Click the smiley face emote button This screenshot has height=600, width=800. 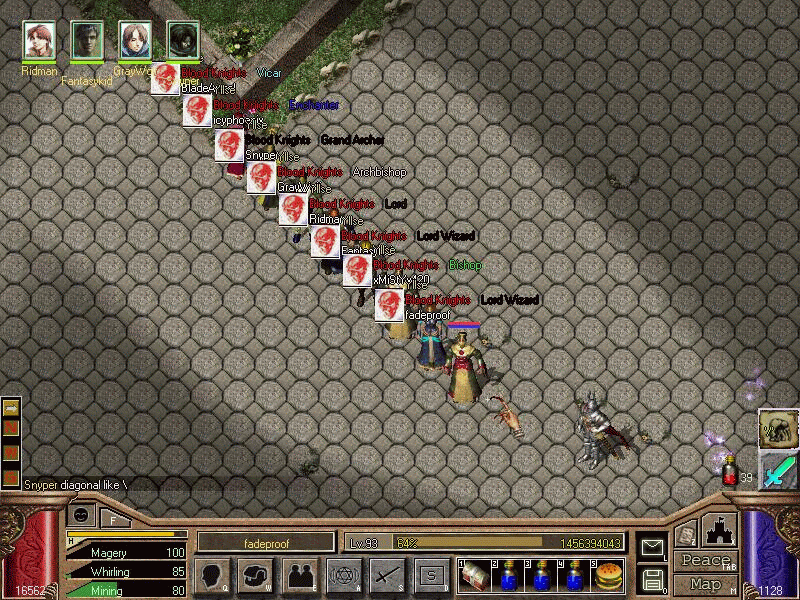coord(81,515)
